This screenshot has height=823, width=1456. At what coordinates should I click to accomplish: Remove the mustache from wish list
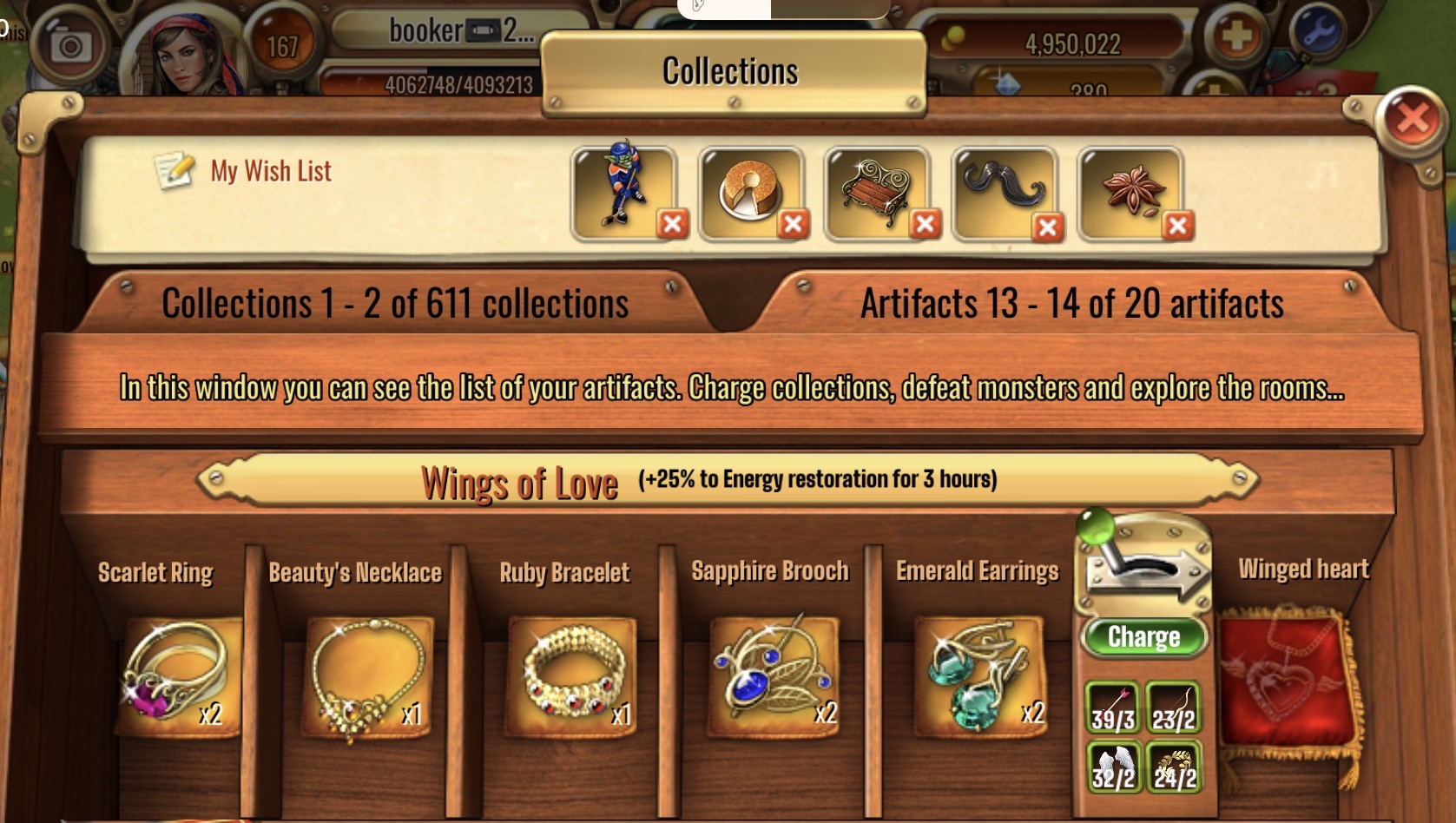point(1048,227)
